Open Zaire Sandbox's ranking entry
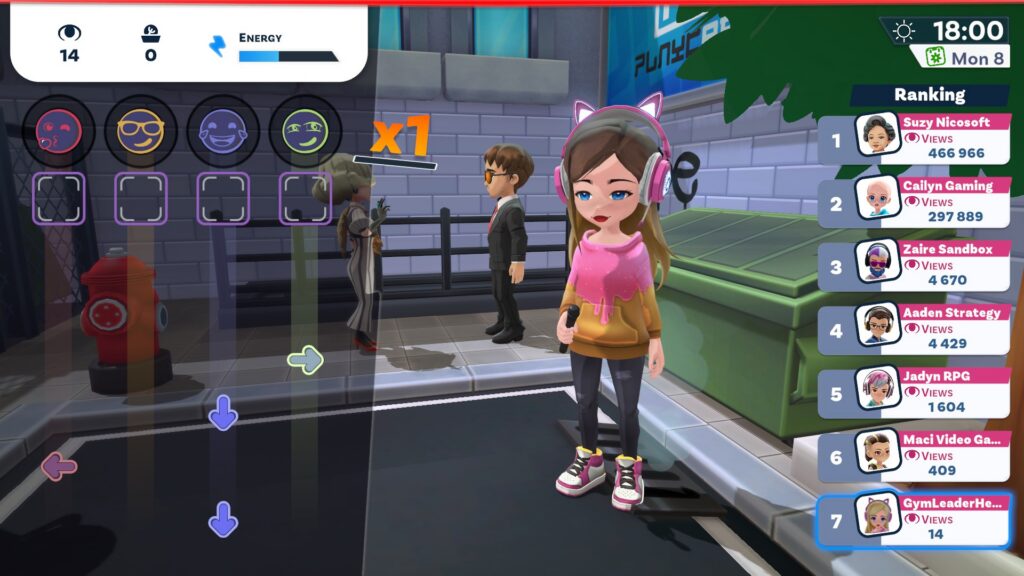The width and height of the screenshot is (1024, 576). [915, 266]
